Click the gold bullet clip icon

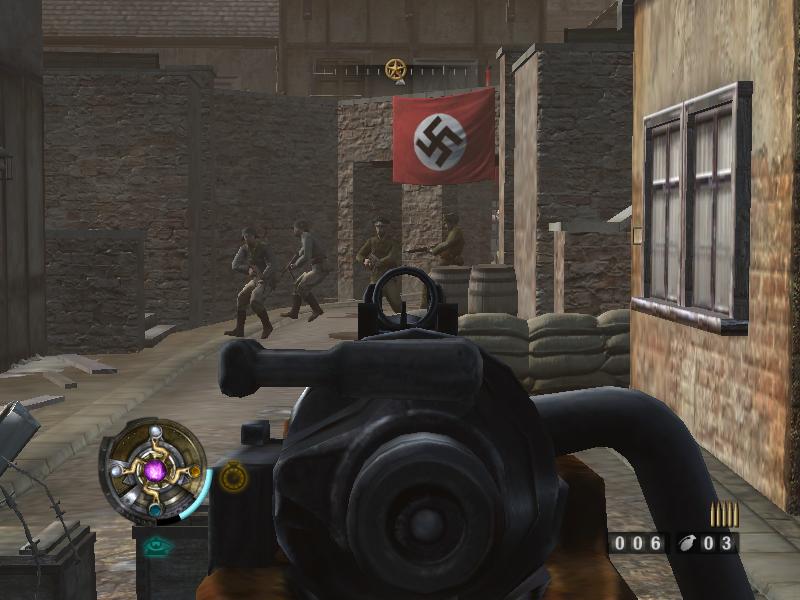(x=724, y=514)
